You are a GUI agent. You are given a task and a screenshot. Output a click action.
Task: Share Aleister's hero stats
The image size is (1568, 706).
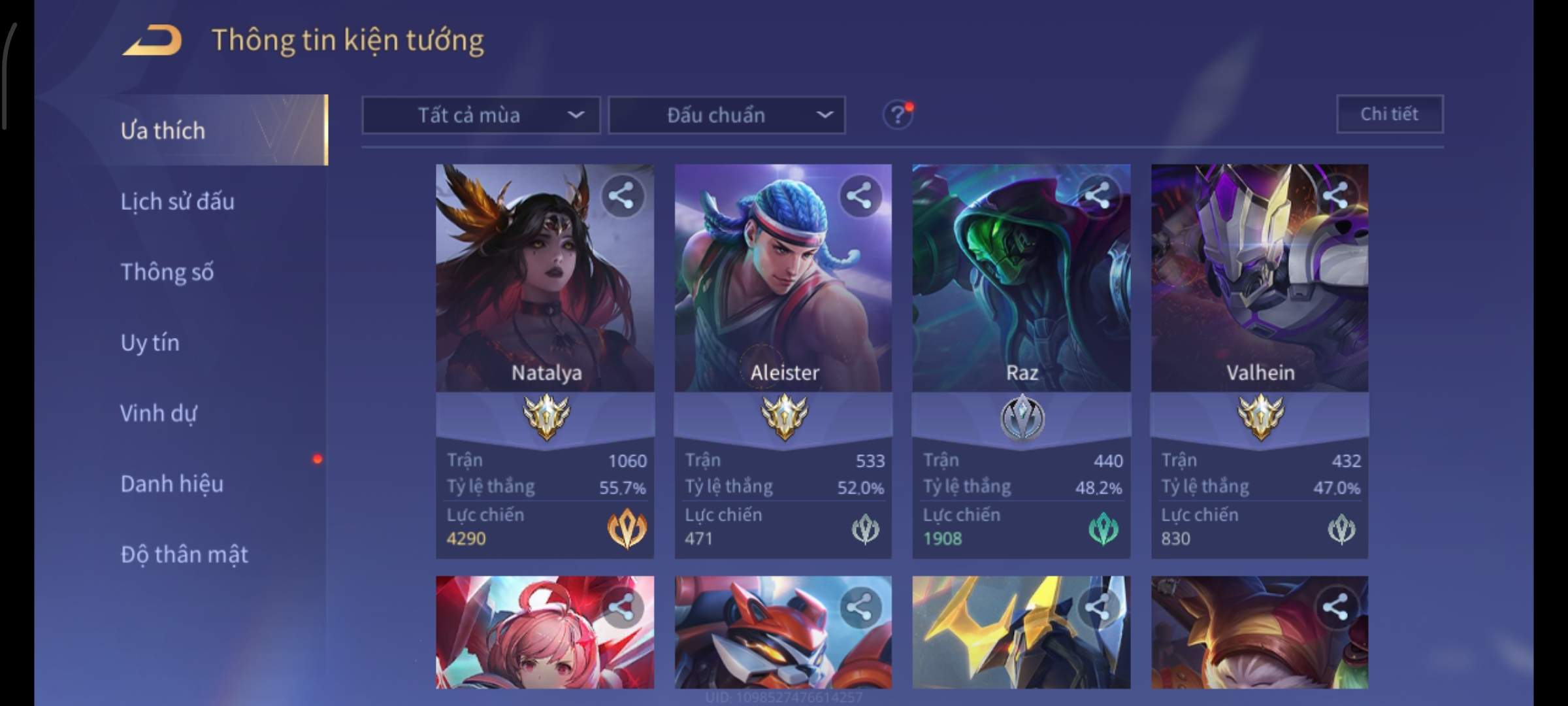[x=859, y=195]
